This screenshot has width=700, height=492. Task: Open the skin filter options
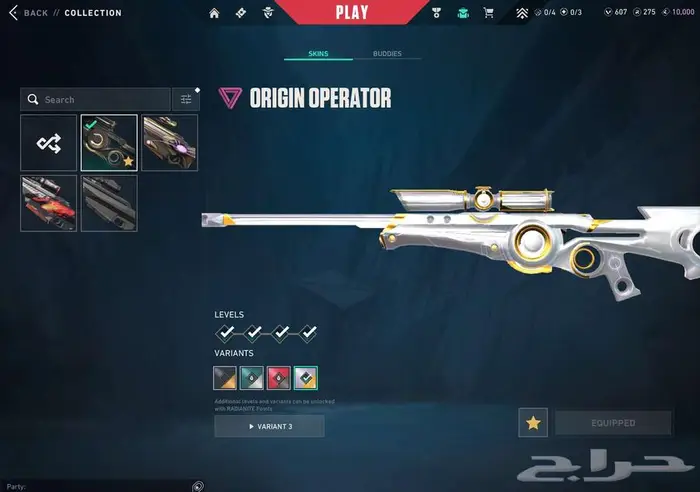pos(186,100)
